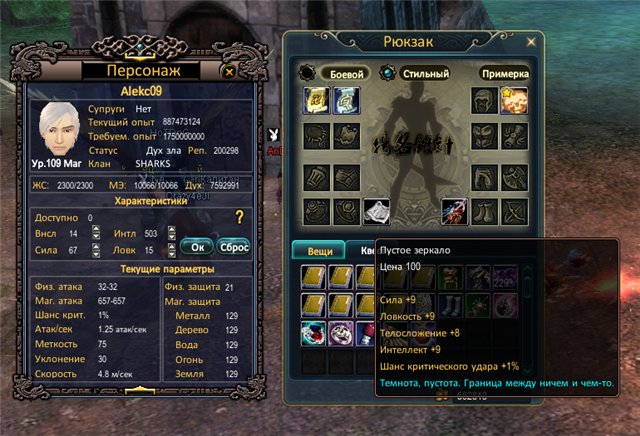Switch to the Боевой equipment set

point(345,74)
